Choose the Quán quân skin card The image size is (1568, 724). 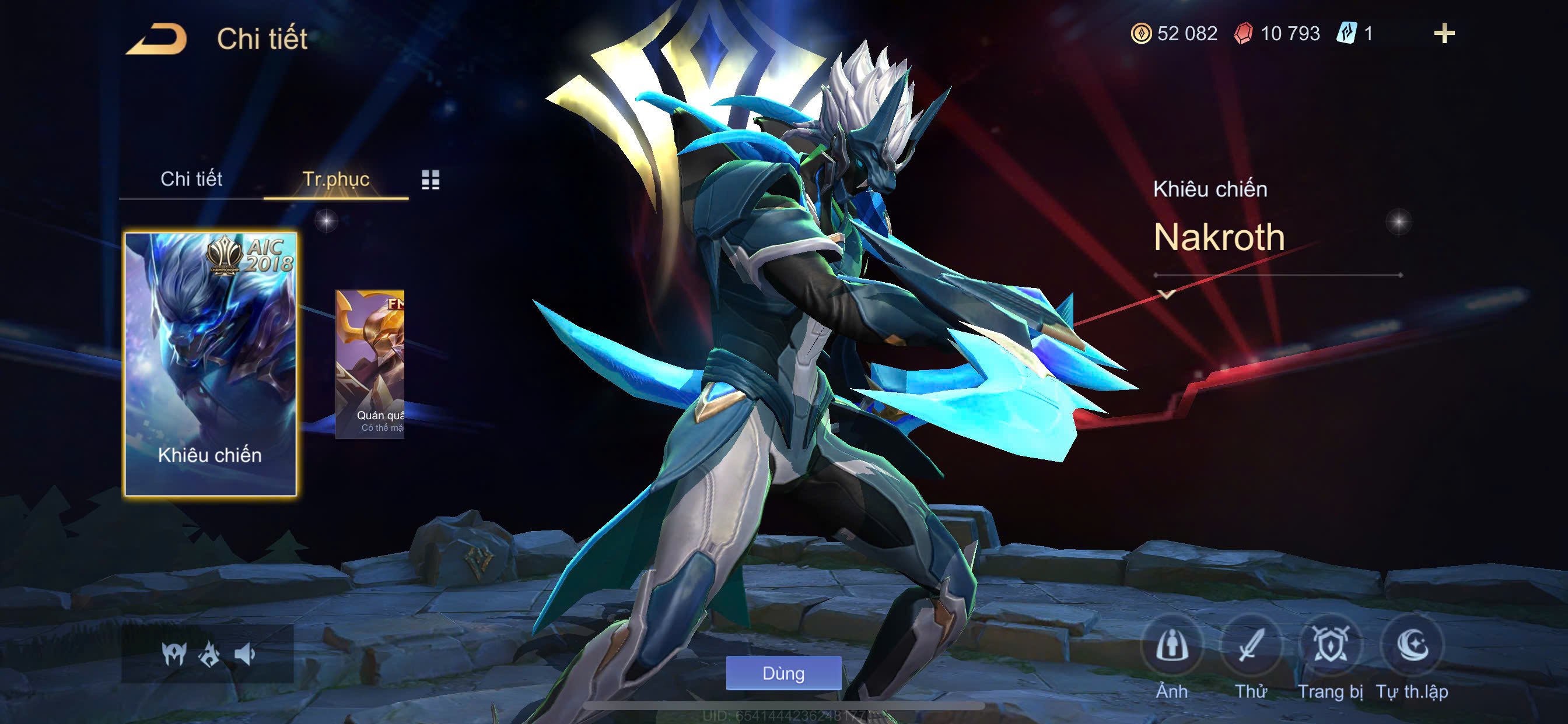tap(370, 363)
